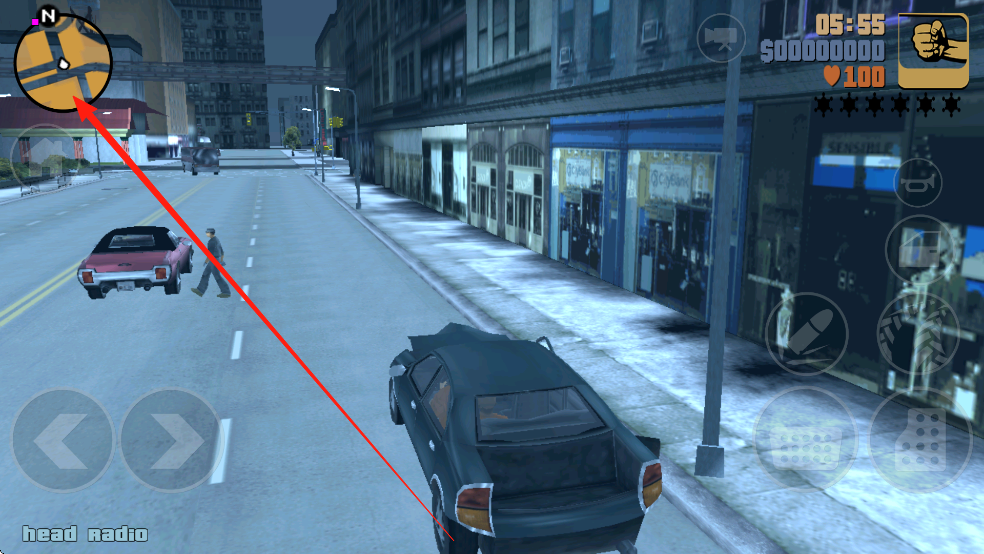
Task: Hit the brake pedal button
Action: (x=802, y=437)
